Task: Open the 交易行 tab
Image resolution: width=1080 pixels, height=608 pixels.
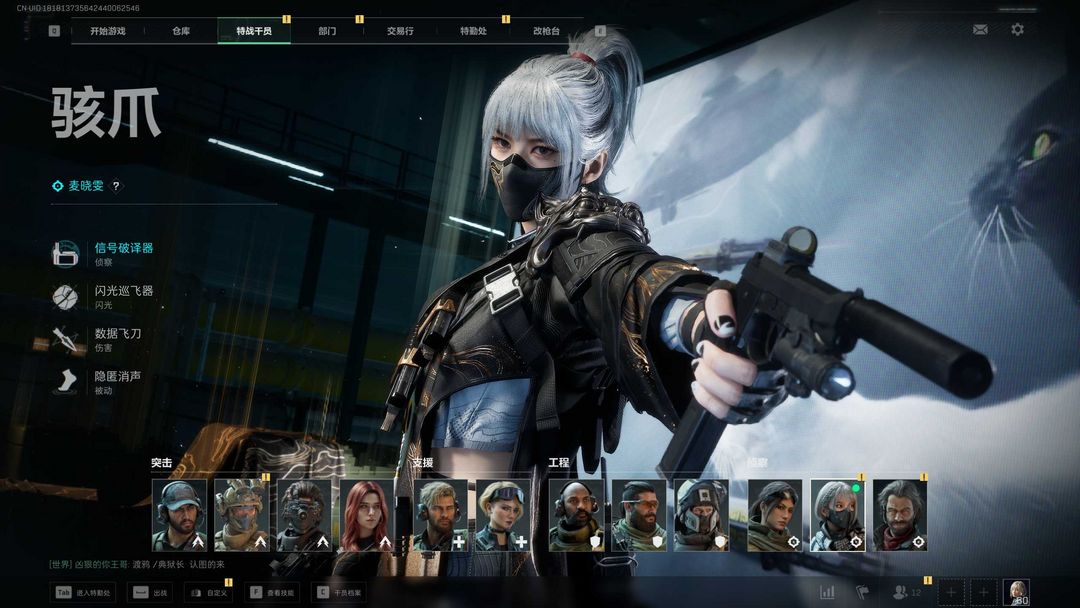Action: 400,31
